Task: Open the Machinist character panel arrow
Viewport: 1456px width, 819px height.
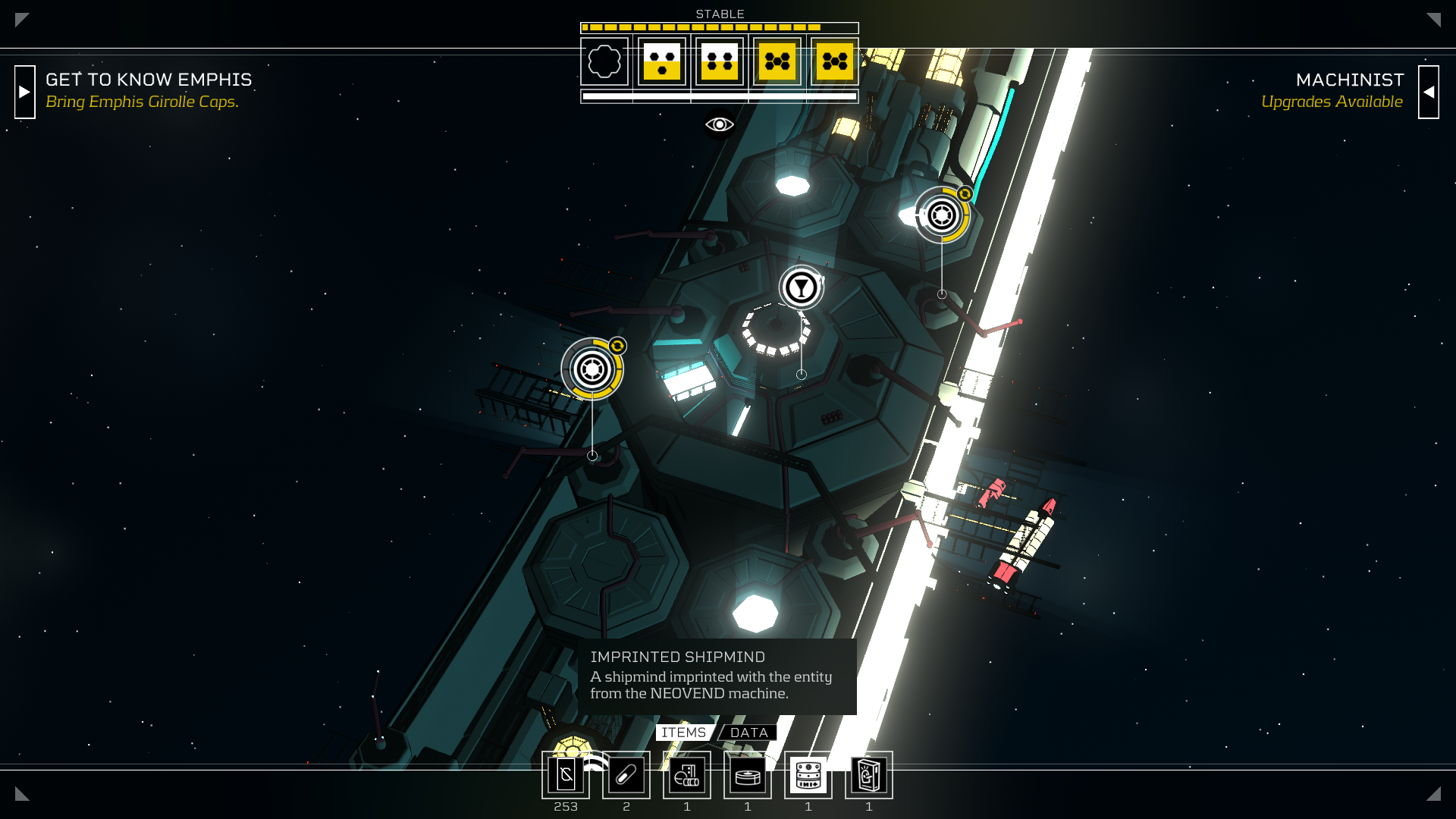Action: coord(1428,92)
